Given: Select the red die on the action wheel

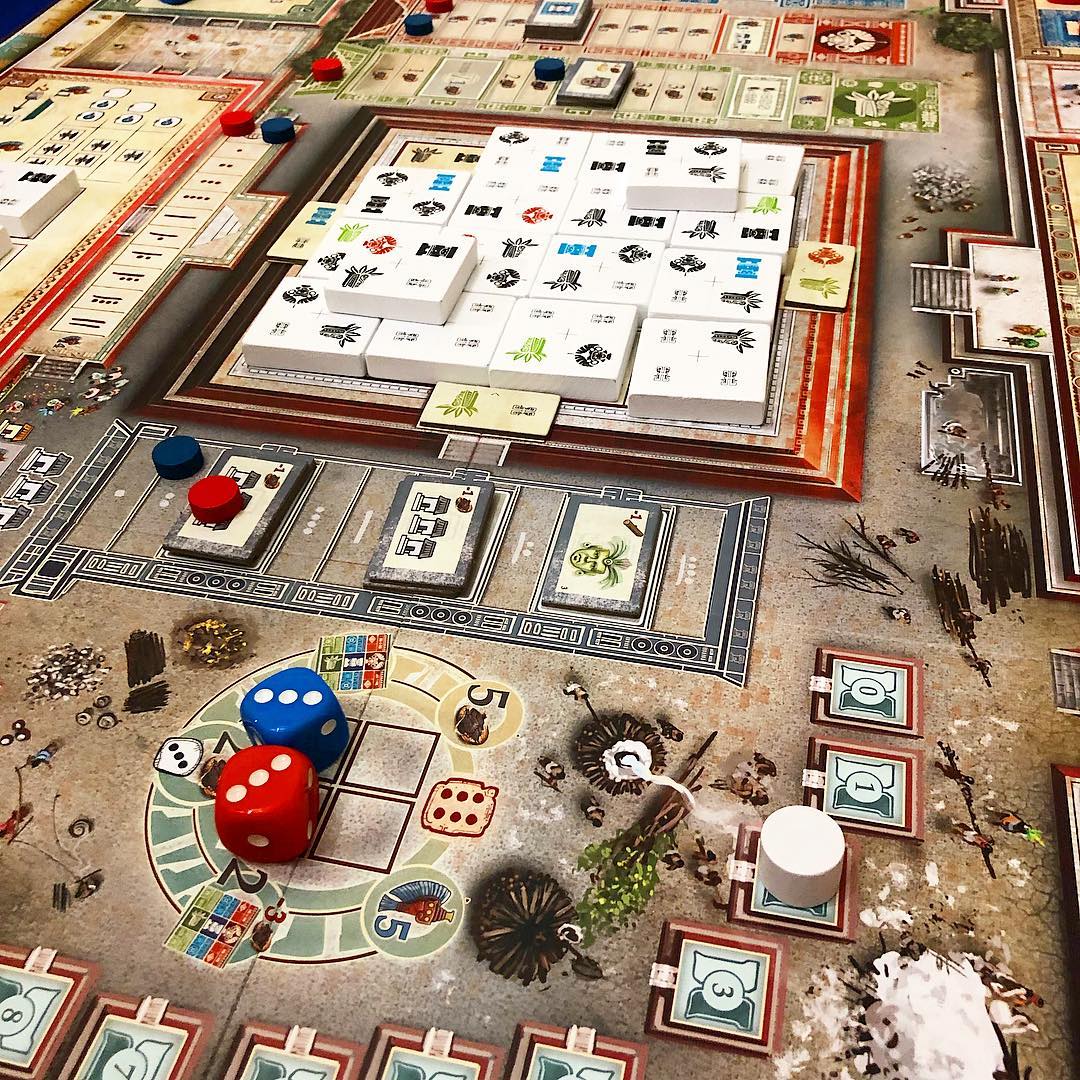Looking at the screenshot, I should [266, 800].
